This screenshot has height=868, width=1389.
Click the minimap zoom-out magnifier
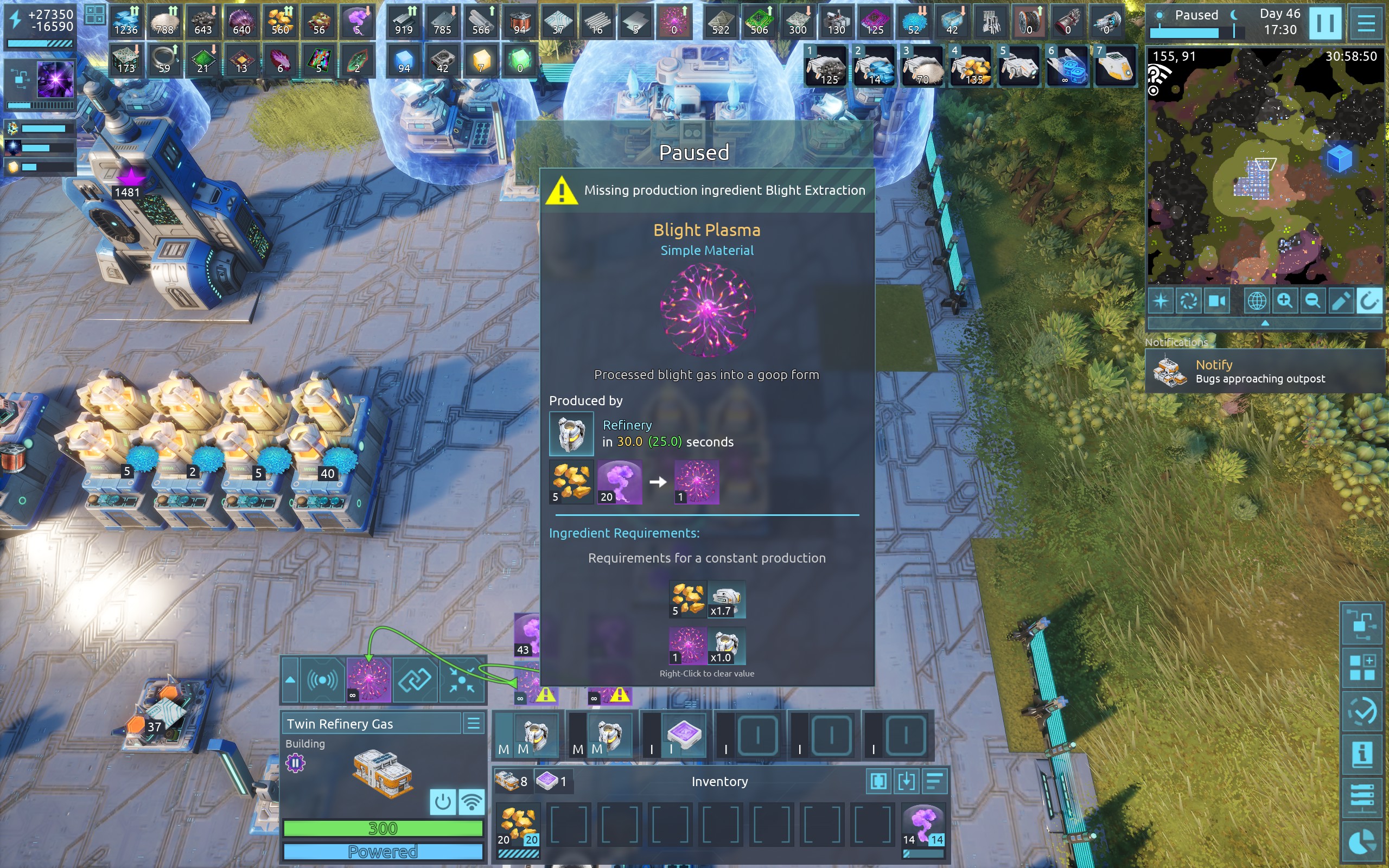point(1312,301)
